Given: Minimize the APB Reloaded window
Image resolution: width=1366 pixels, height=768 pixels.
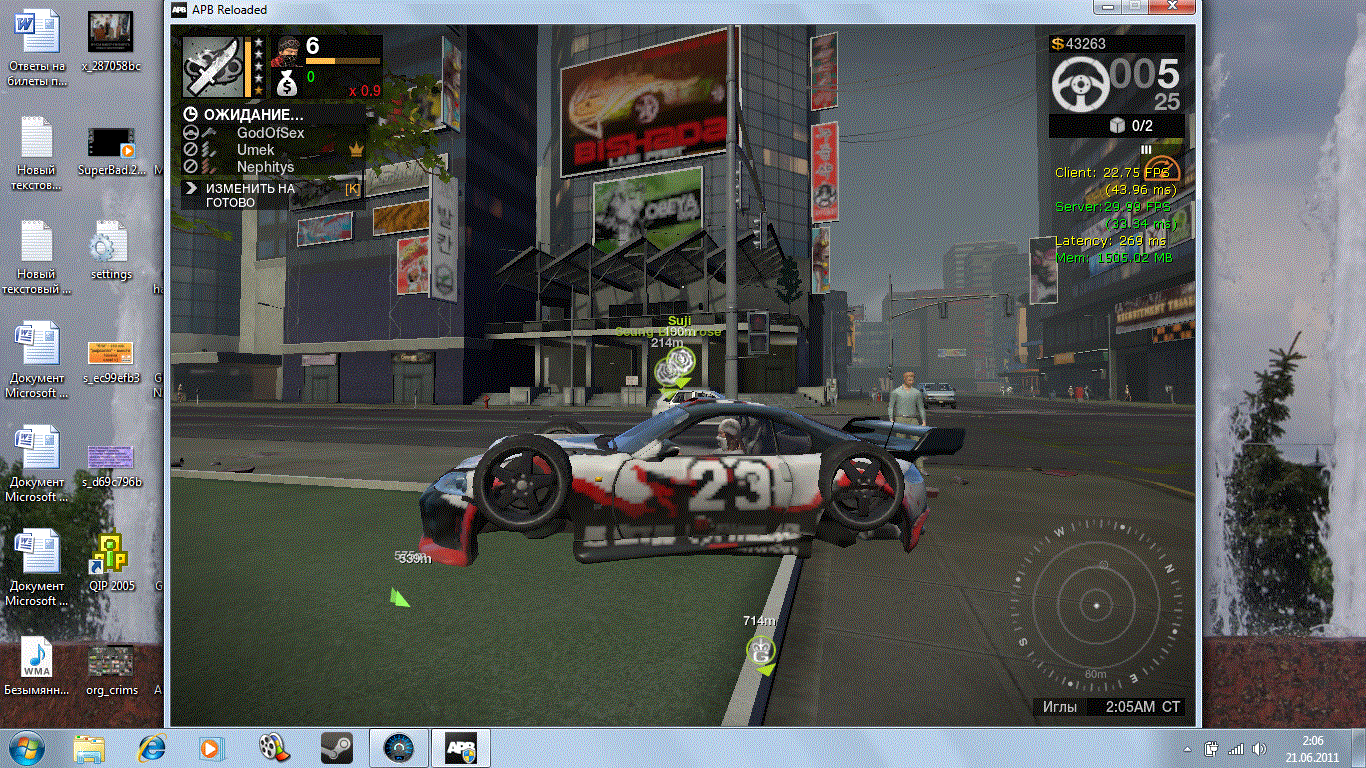Looking at the screenshot, I should (1105, 8).
